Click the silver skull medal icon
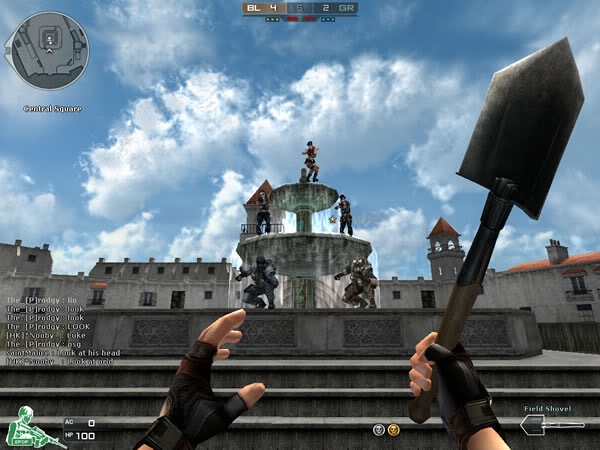The height and width of the screenshot is (450, 600). 379,429
